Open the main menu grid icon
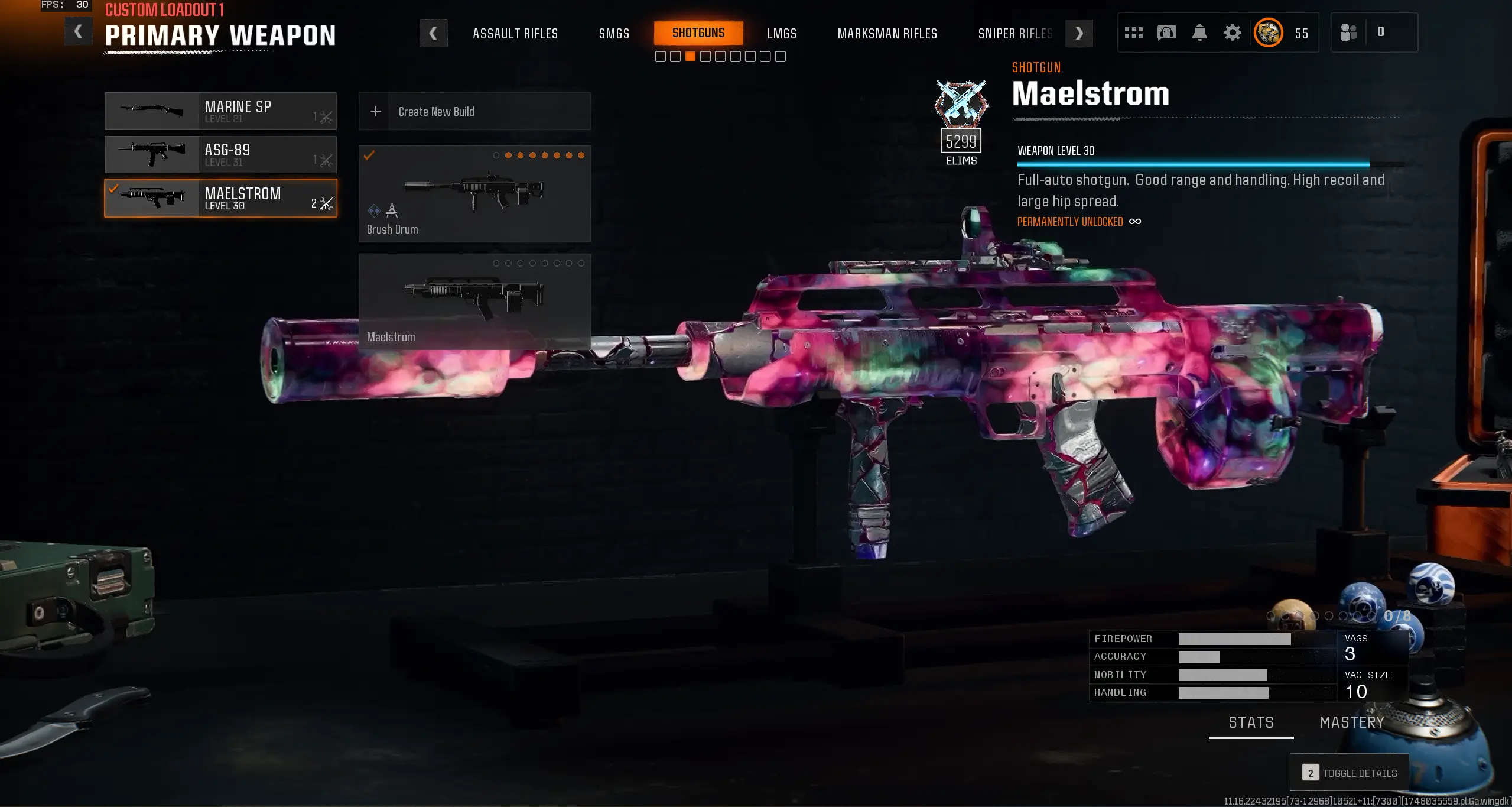The width and height of the screenshot is (1512, 807). point(1134,33)
